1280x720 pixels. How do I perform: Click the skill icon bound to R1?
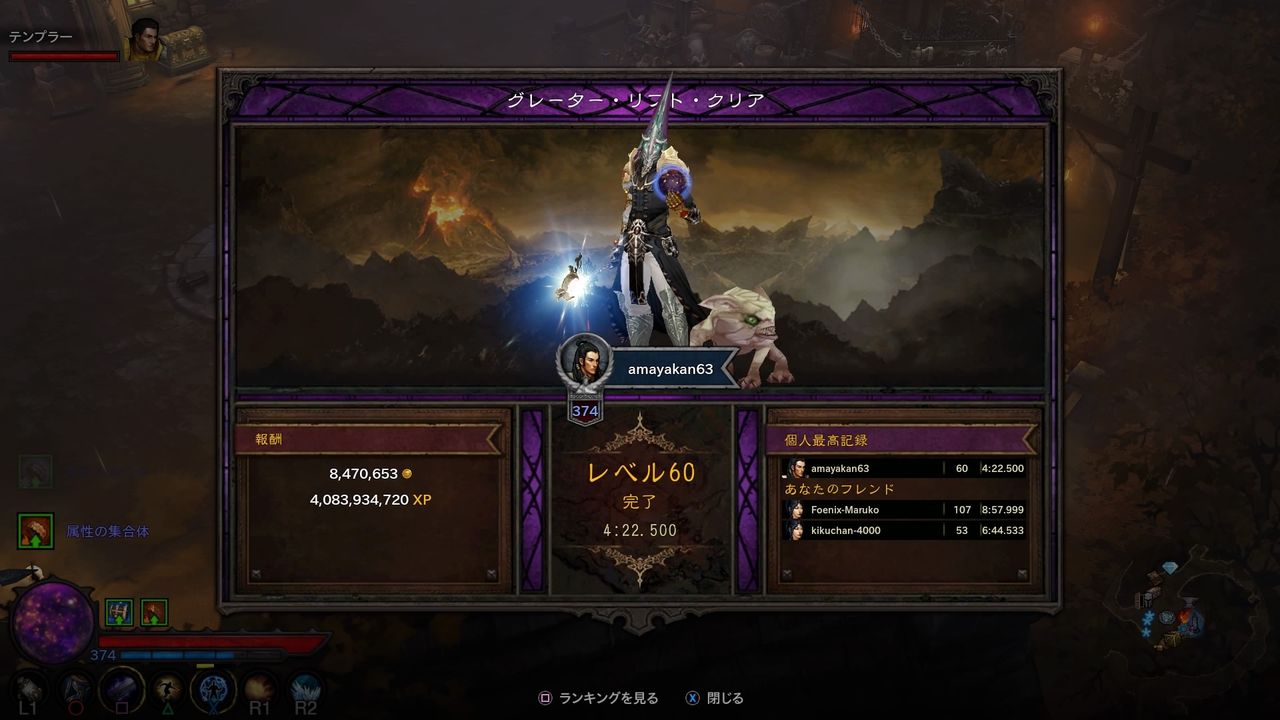coord(261,689)
